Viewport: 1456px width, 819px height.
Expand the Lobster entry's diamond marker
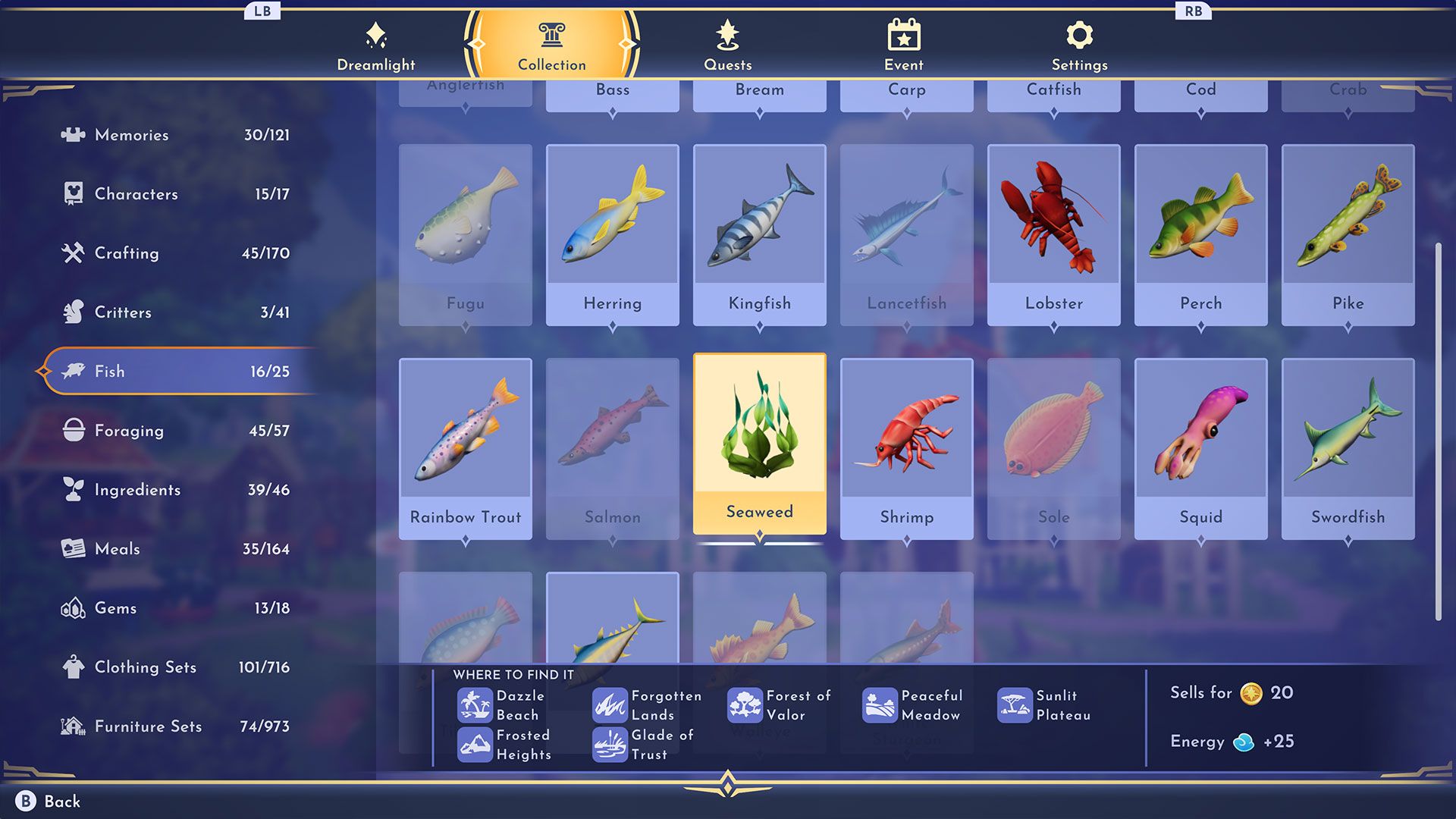coord(1054,324)
